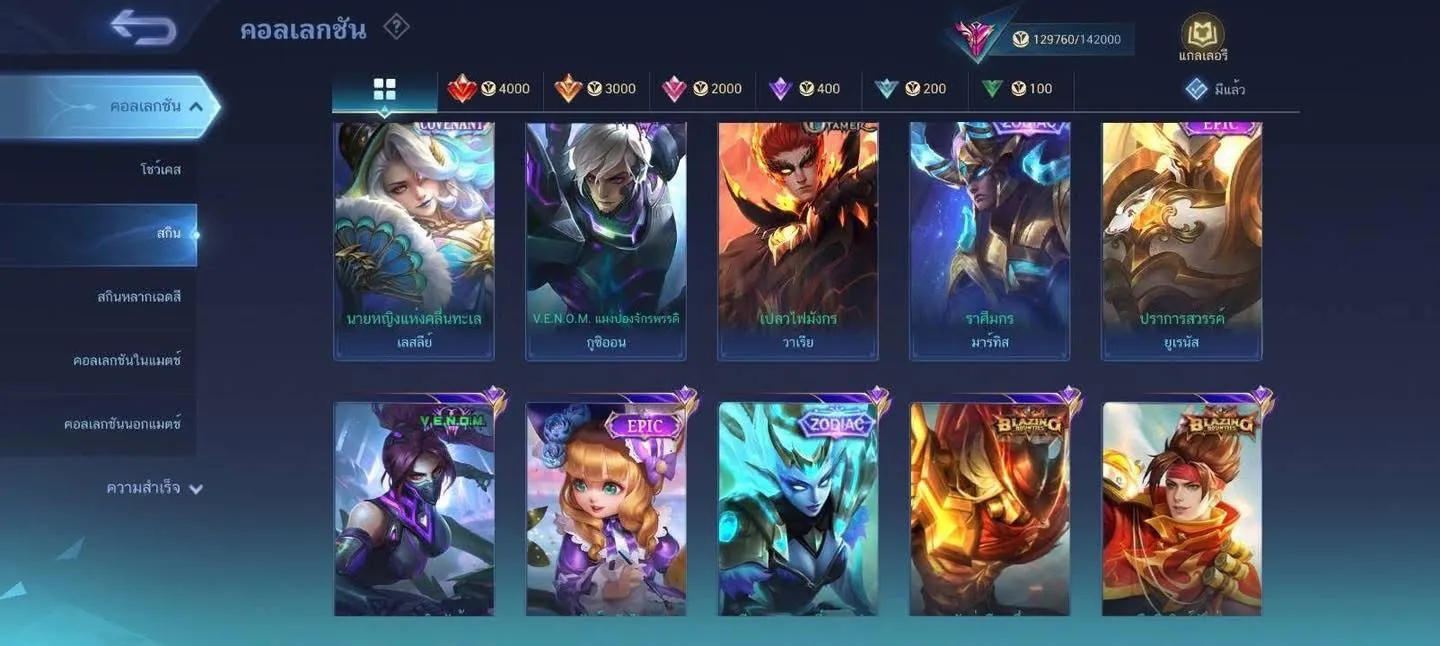Toggle the มีแล้ว owned filter

pos(1215,89)
